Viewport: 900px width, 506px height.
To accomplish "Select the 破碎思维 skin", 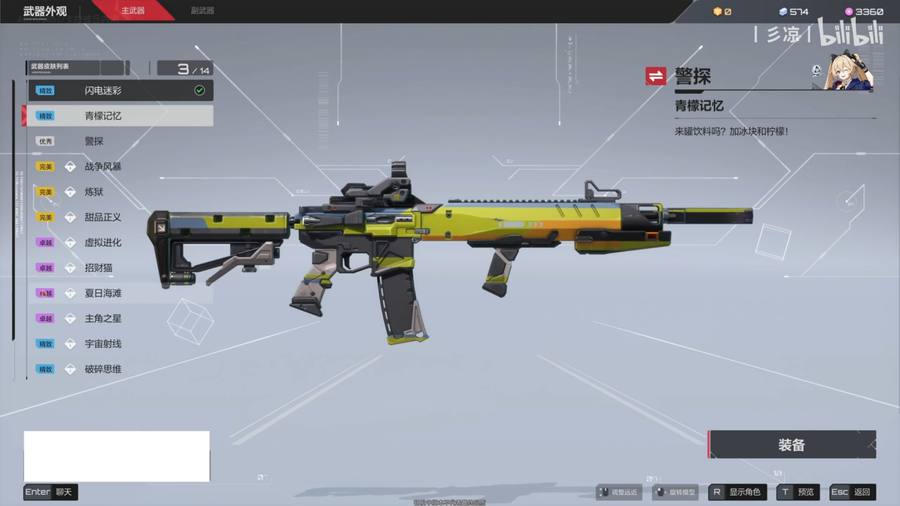I will point(120,369).
